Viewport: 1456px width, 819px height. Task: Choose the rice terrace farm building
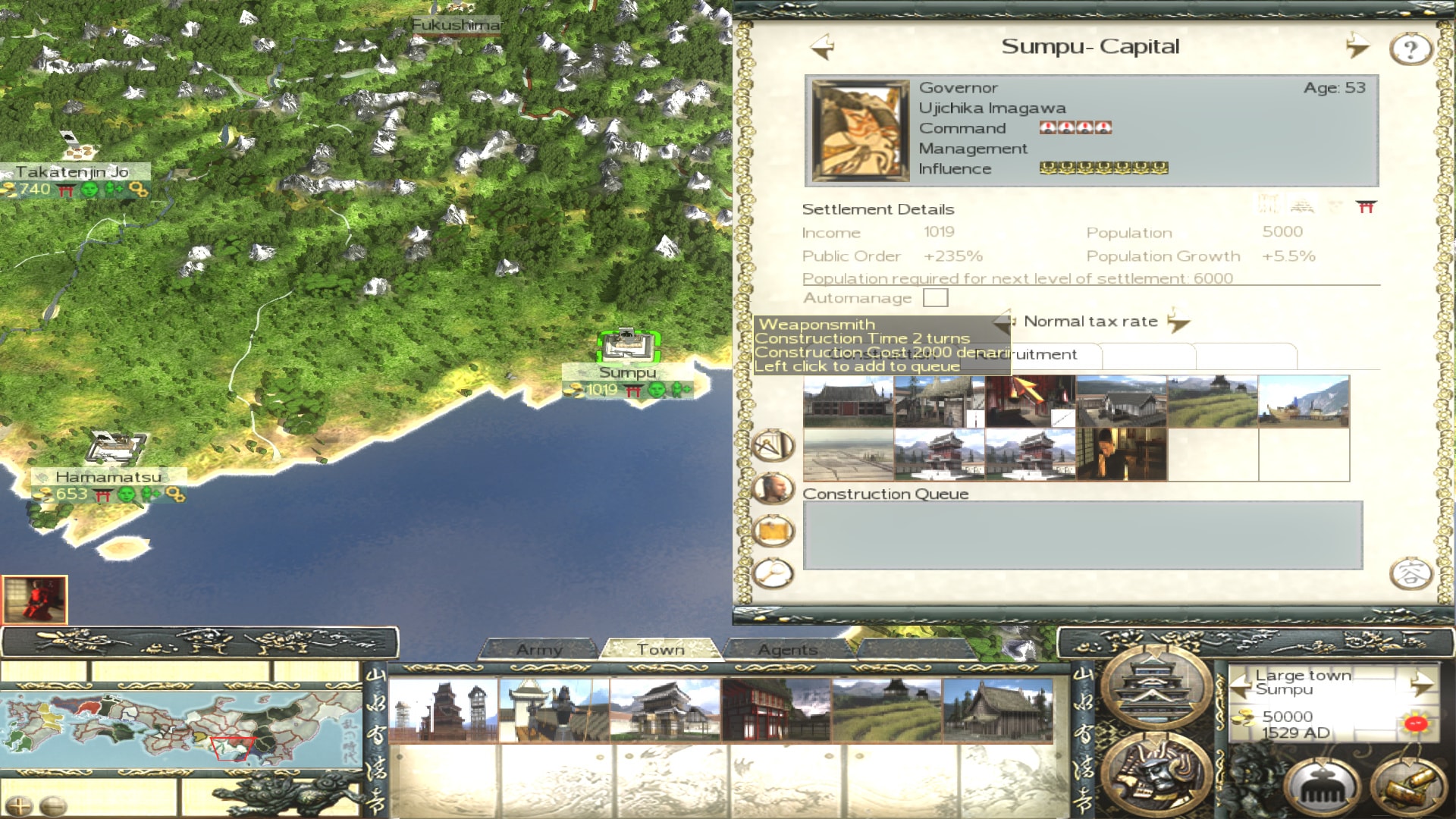click(x=1213, y=401)
